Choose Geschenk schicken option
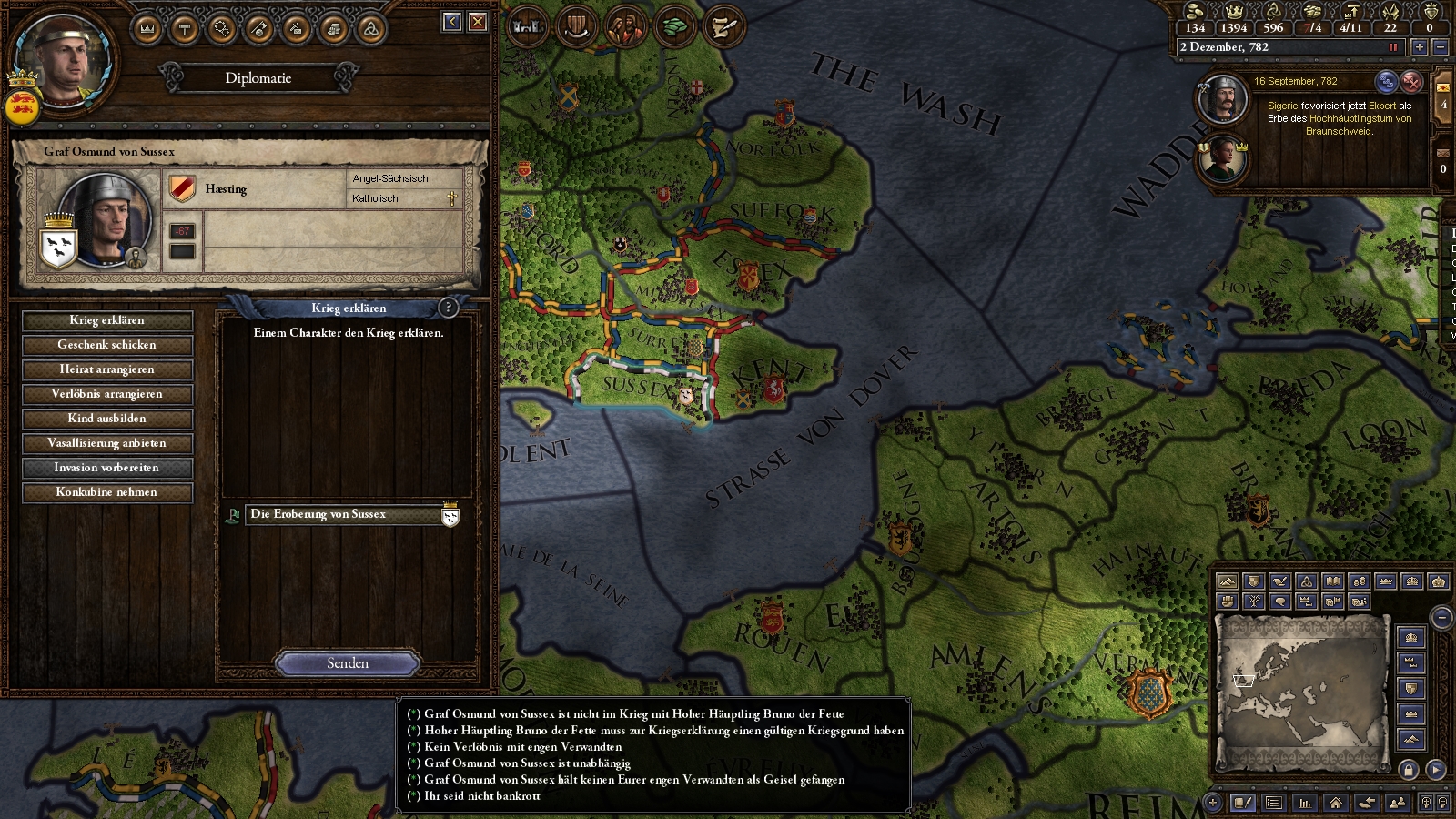The height and width of the screenshot is (819, 1456). tap(107, 345)
